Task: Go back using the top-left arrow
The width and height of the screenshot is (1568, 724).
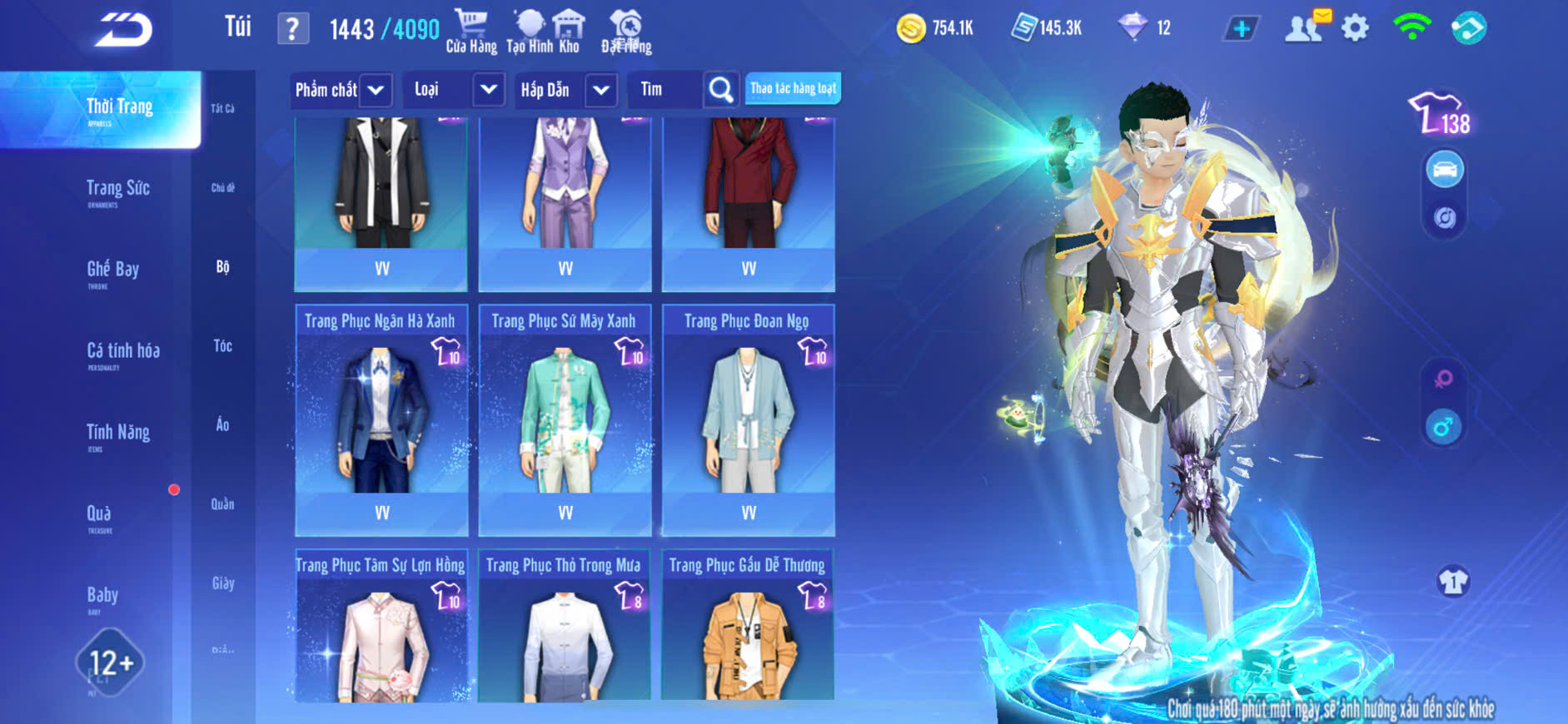Action: pos(123,30)
